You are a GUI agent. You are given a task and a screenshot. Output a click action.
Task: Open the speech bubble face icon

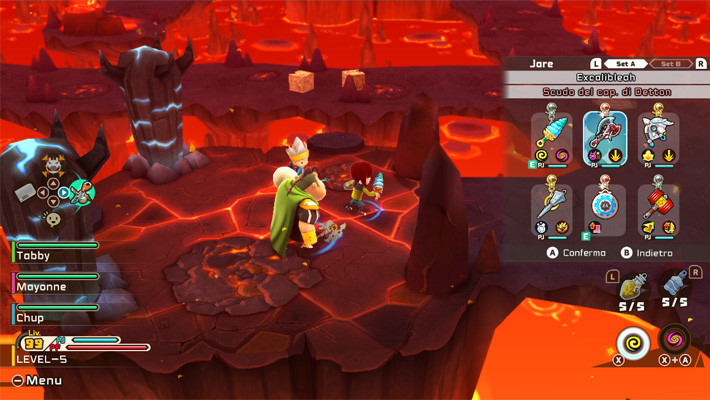pyautogui.click(x=53, y=219)
